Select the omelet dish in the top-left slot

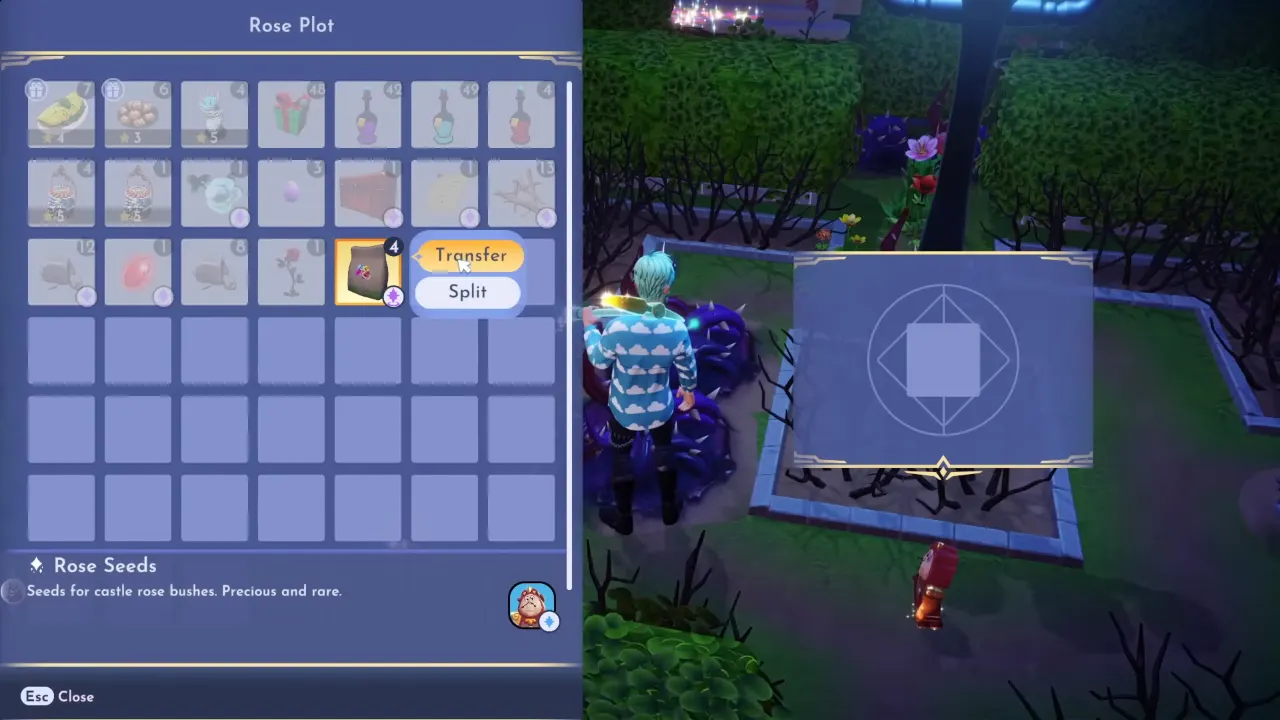click(60, 113)
